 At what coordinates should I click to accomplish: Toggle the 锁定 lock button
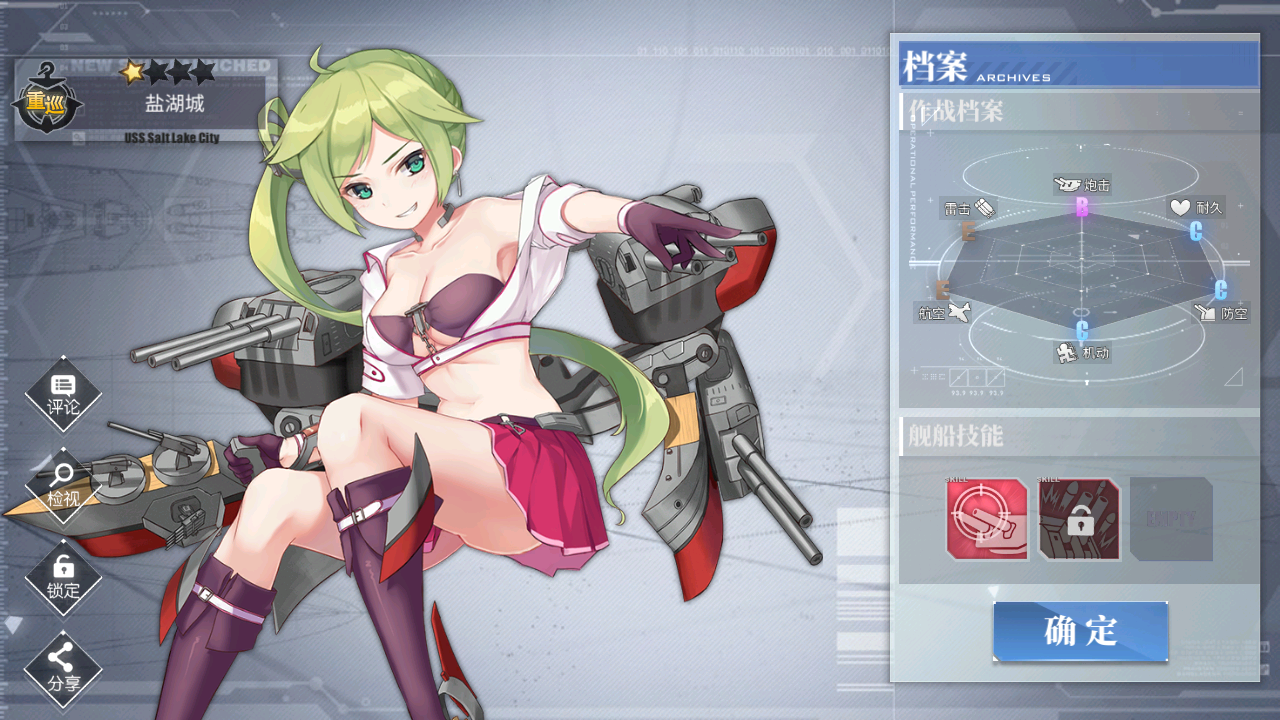click(63, 577)
